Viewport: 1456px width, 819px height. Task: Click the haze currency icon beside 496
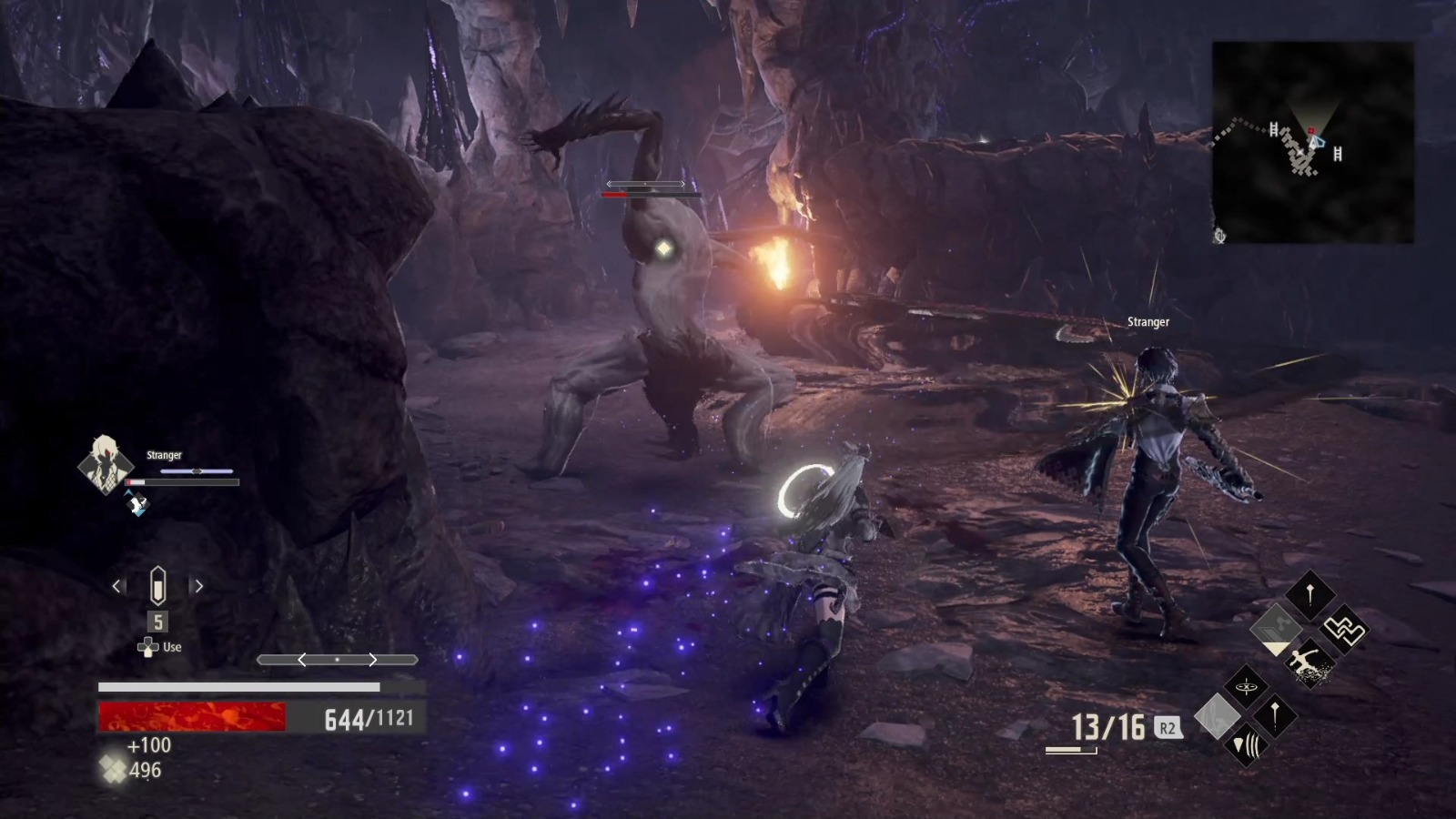[112, 770]
